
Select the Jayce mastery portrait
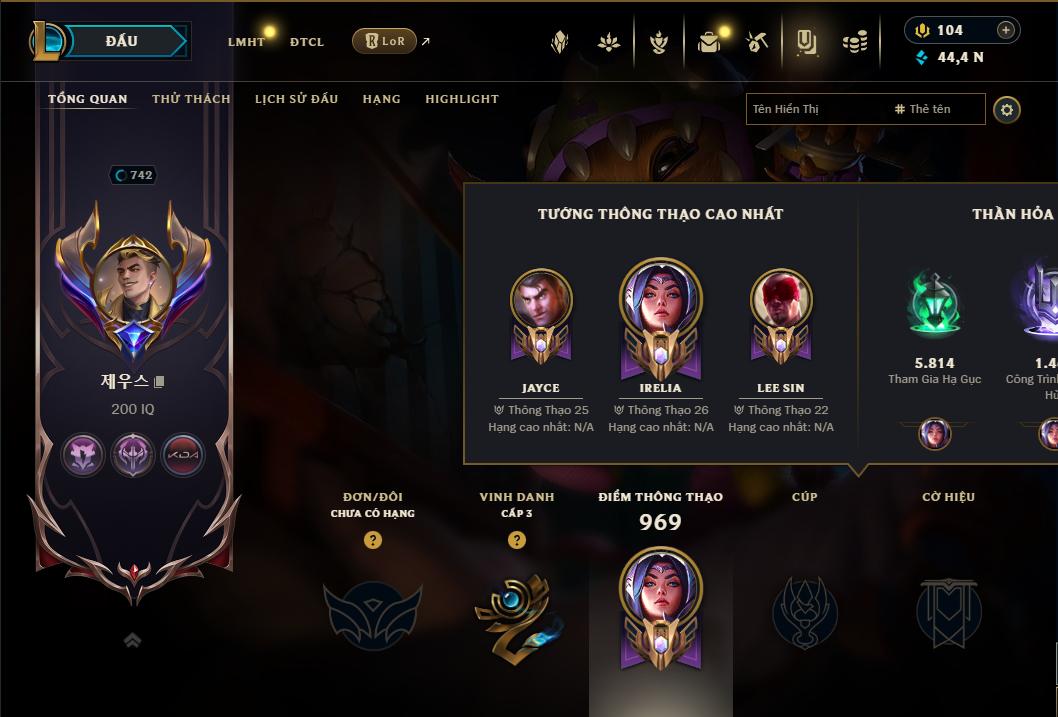[541, 300]
